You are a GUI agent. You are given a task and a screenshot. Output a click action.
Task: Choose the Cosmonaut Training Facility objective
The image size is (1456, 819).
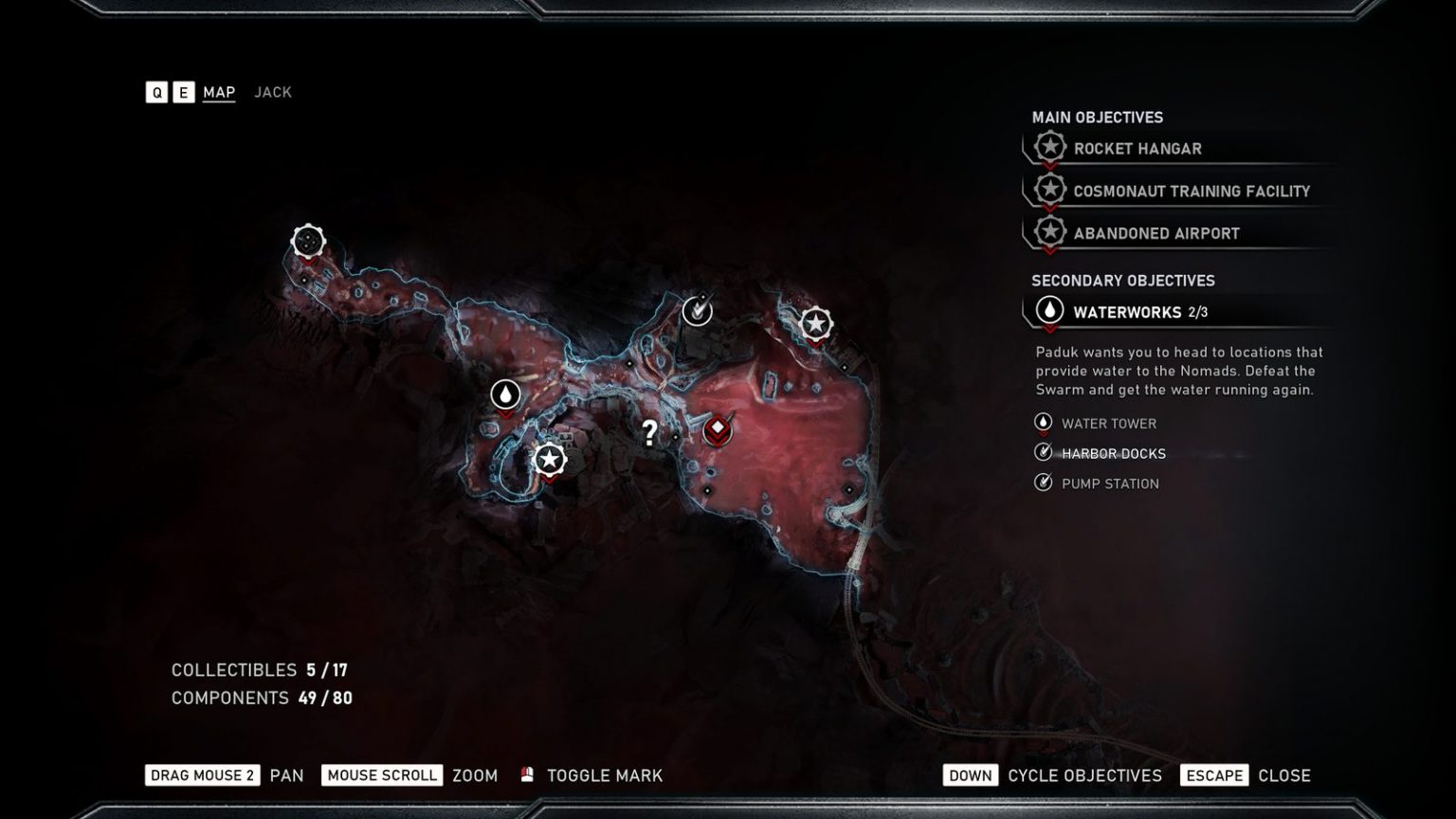click(1191, 191)
